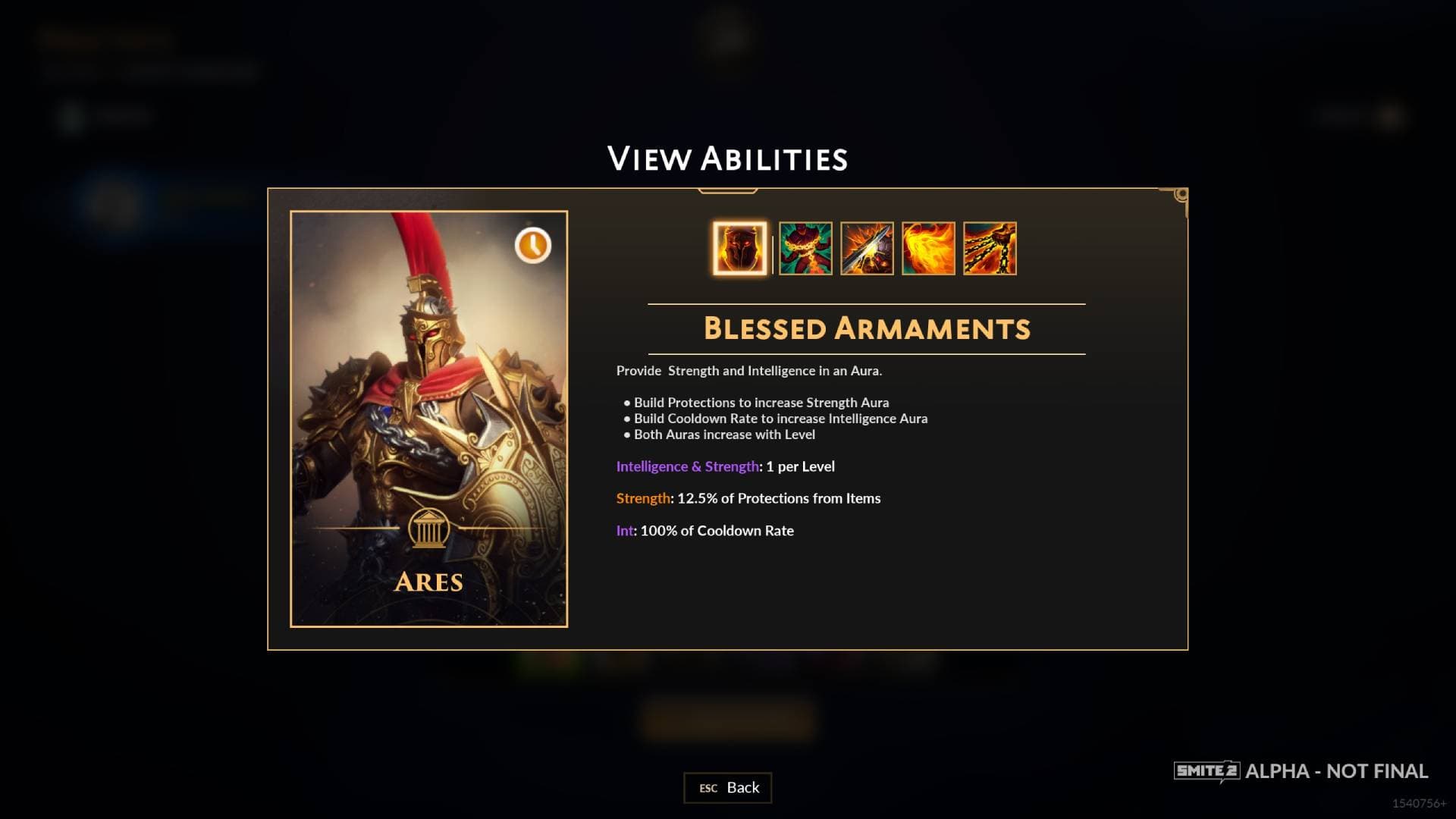Choose the fire blast ability icon
1456x819 pixels.
click(x=928, y=249)
